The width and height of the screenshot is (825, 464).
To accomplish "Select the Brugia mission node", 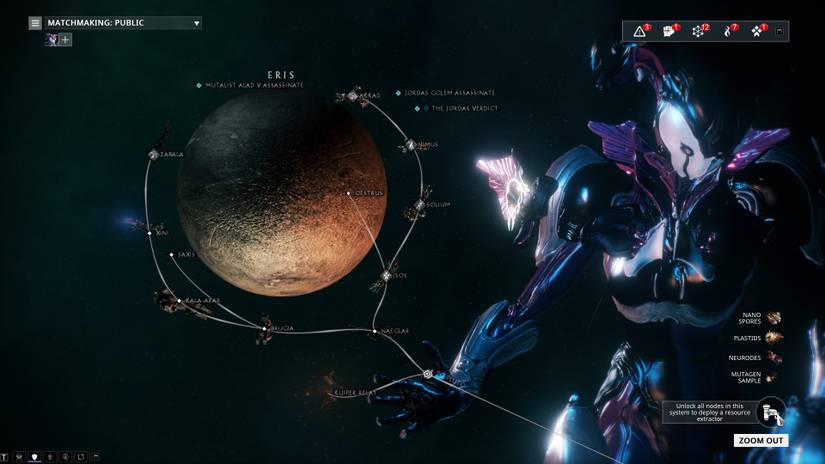I will coord(265,328).
